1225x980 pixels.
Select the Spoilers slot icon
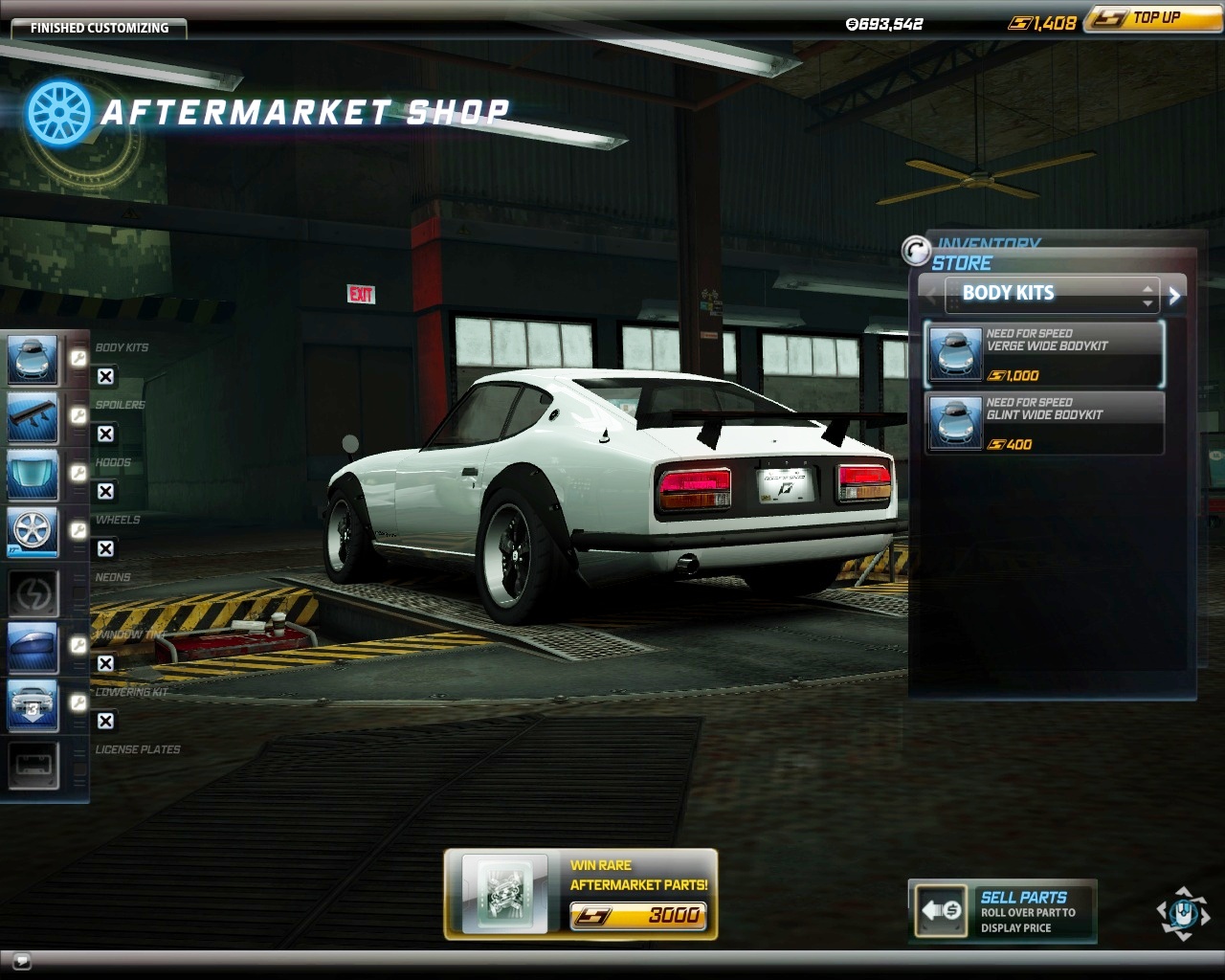(x=33, y=417)
